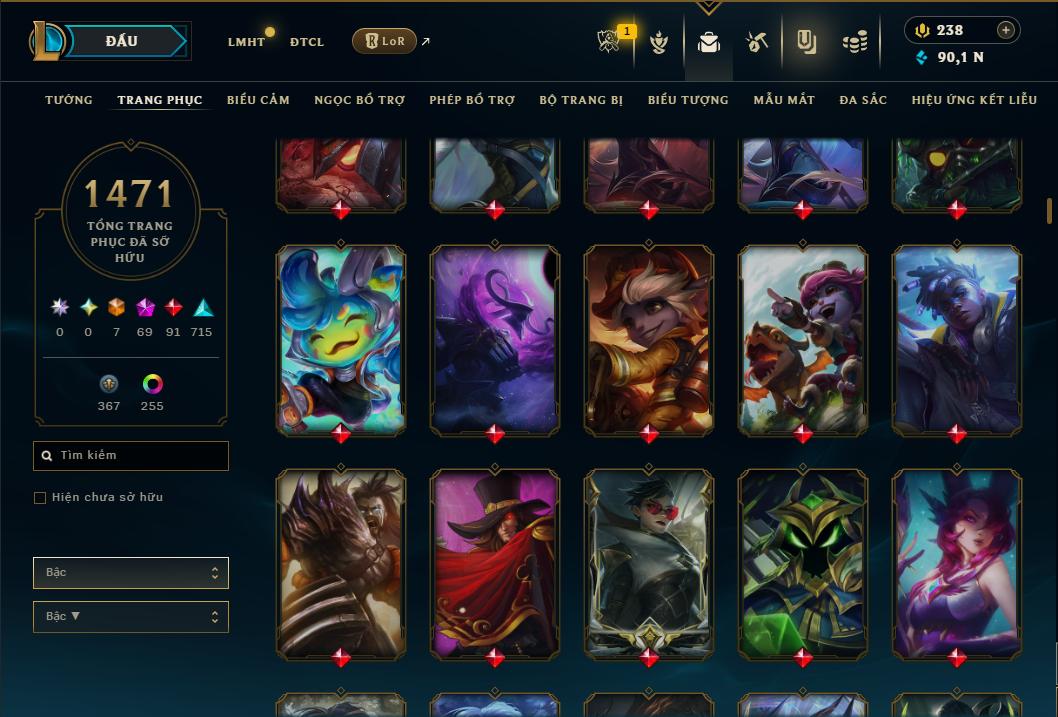Screen dimensions: 1058x717
Task: Show the BIỂU TƯỢNG tab
Action: (688, 100)
